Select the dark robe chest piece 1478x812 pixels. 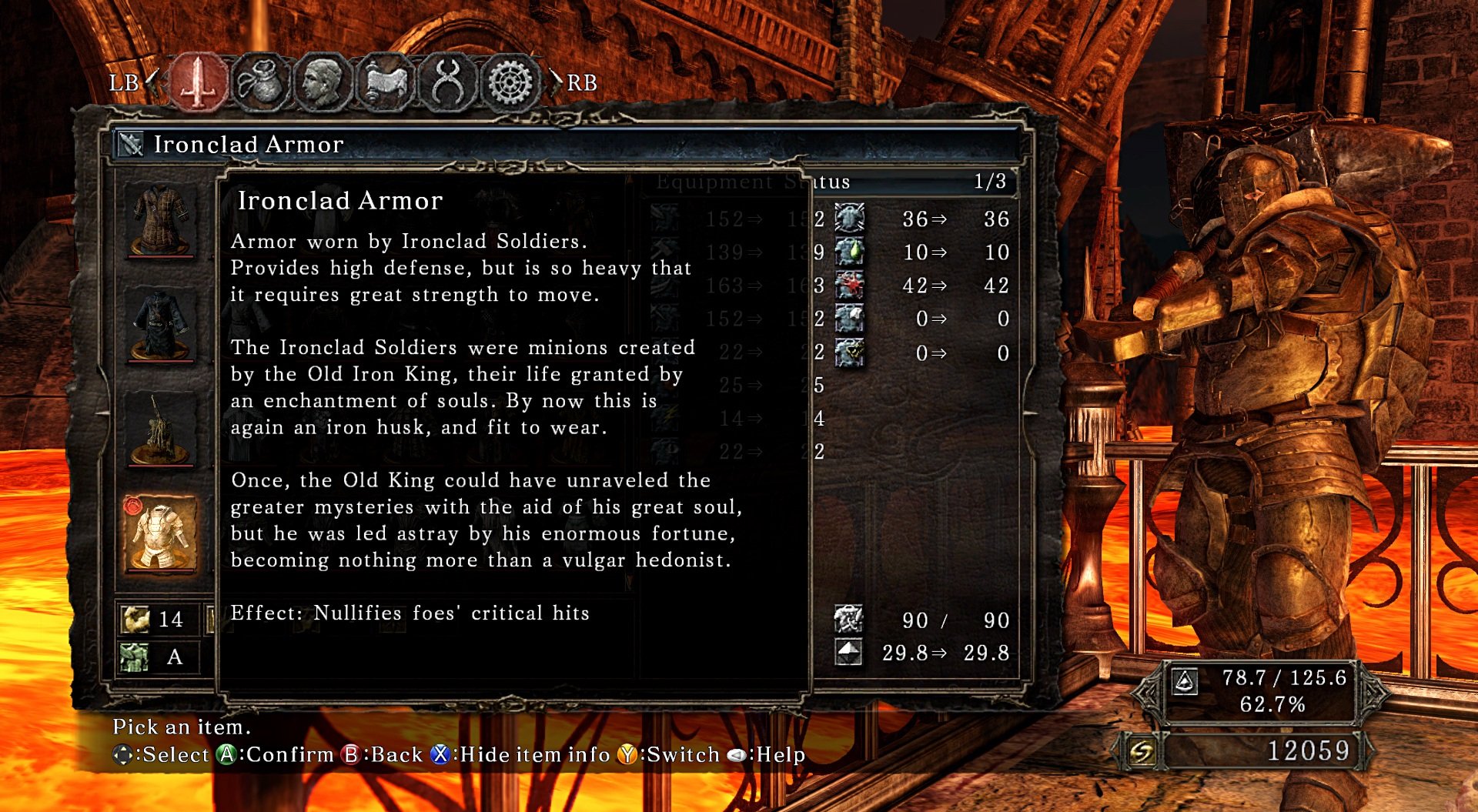pos(161,325)
